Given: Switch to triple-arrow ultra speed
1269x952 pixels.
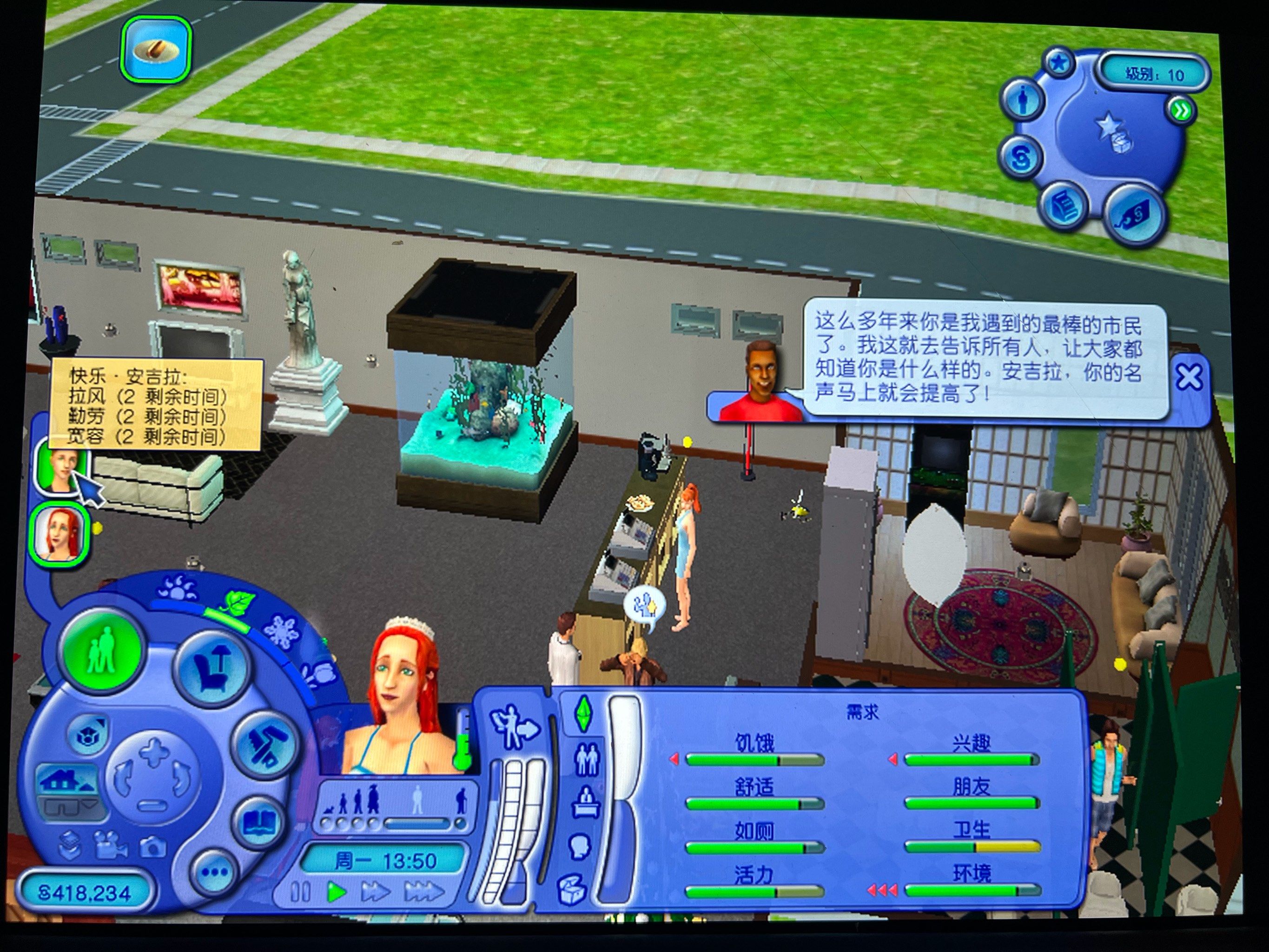Looking at the screenshot, I should tap(424, 892).
